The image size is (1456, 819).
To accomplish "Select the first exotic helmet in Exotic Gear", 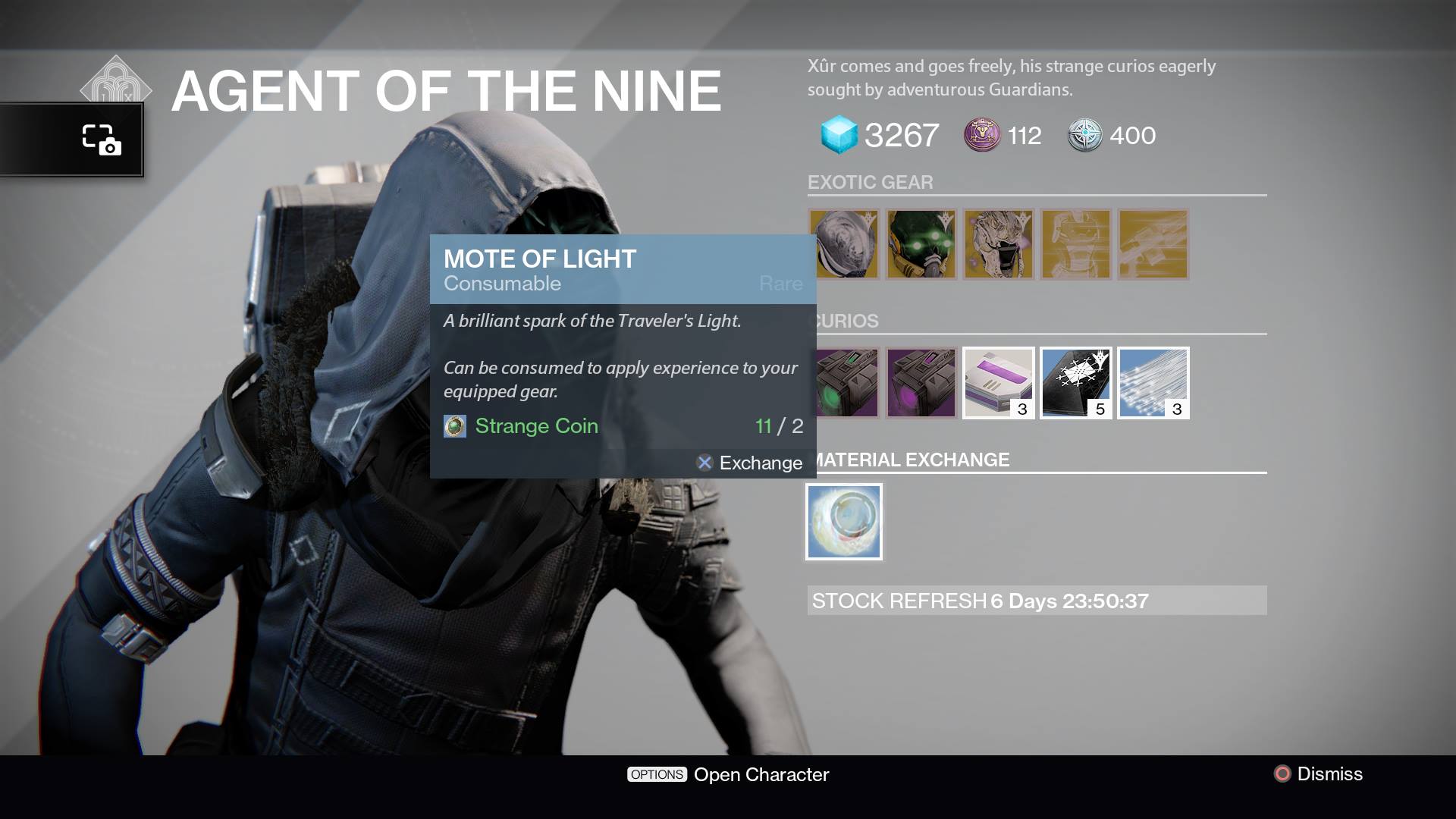I will 844,244.
